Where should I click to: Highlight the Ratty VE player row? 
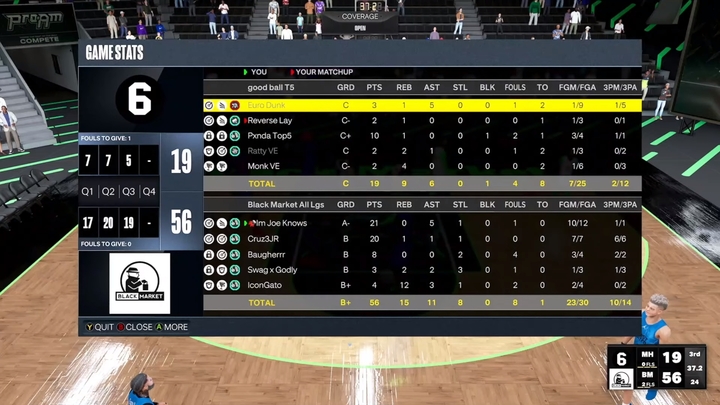[x=420, y=151]
